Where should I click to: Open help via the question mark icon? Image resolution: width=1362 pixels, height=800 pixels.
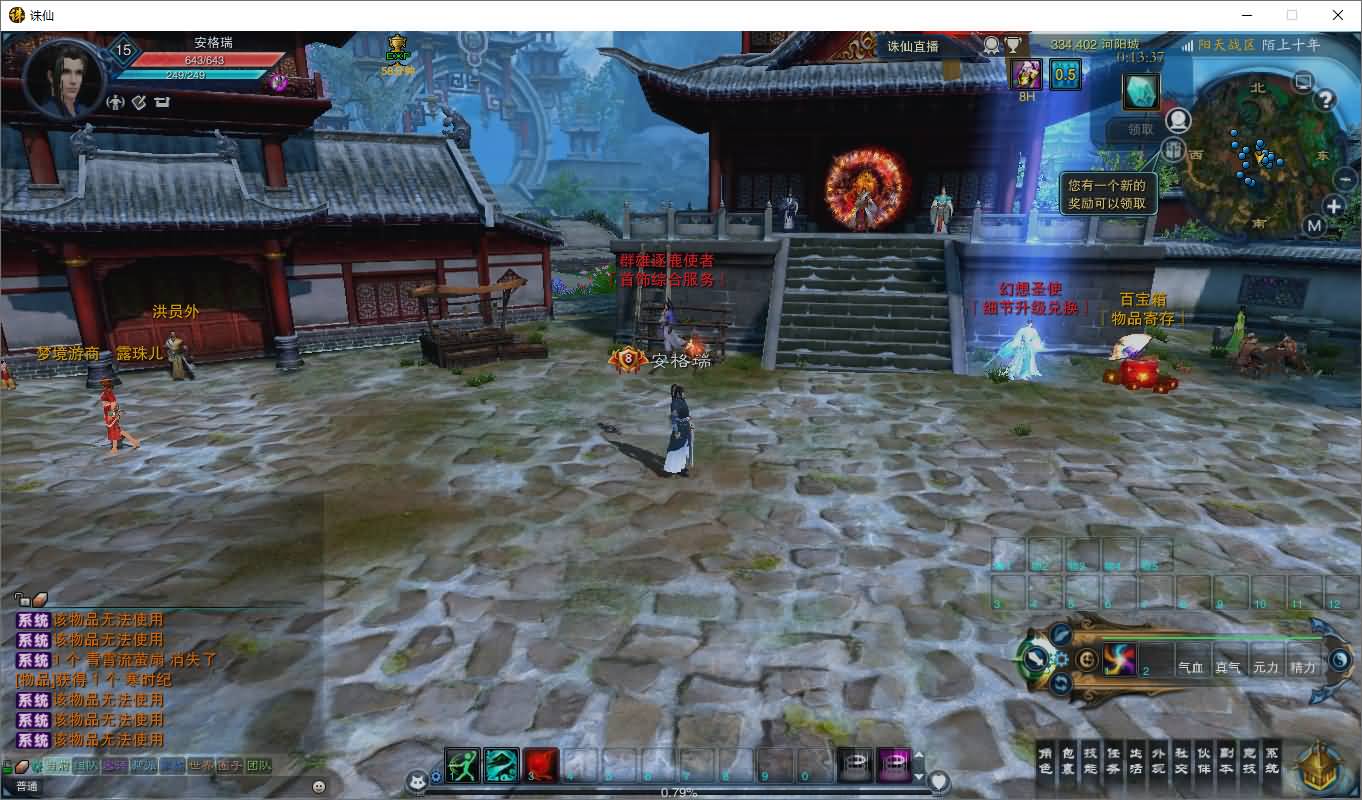pyautogui.click(x=1325, y=99)
